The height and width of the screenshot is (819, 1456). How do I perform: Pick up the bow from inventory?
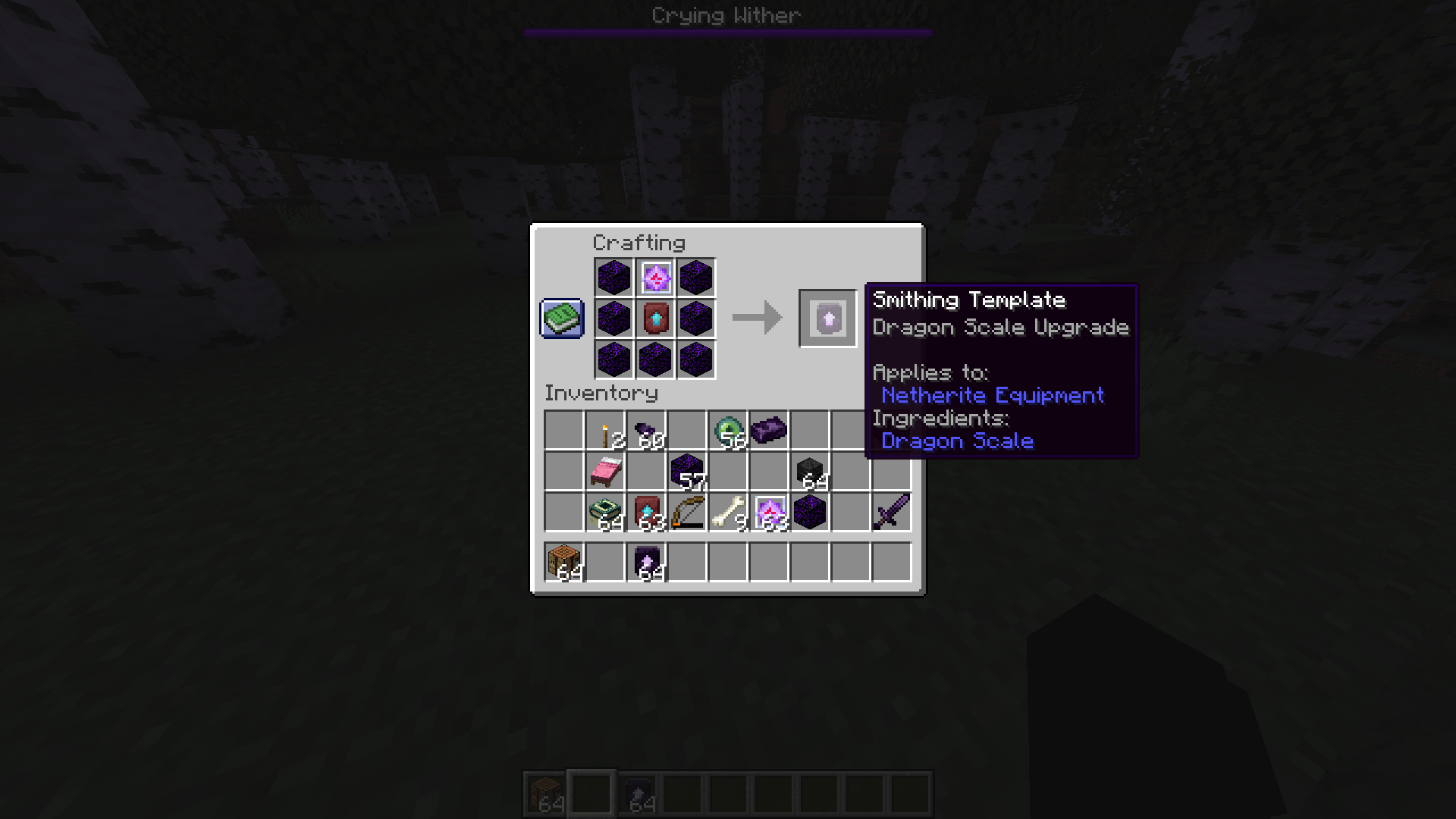686,512
